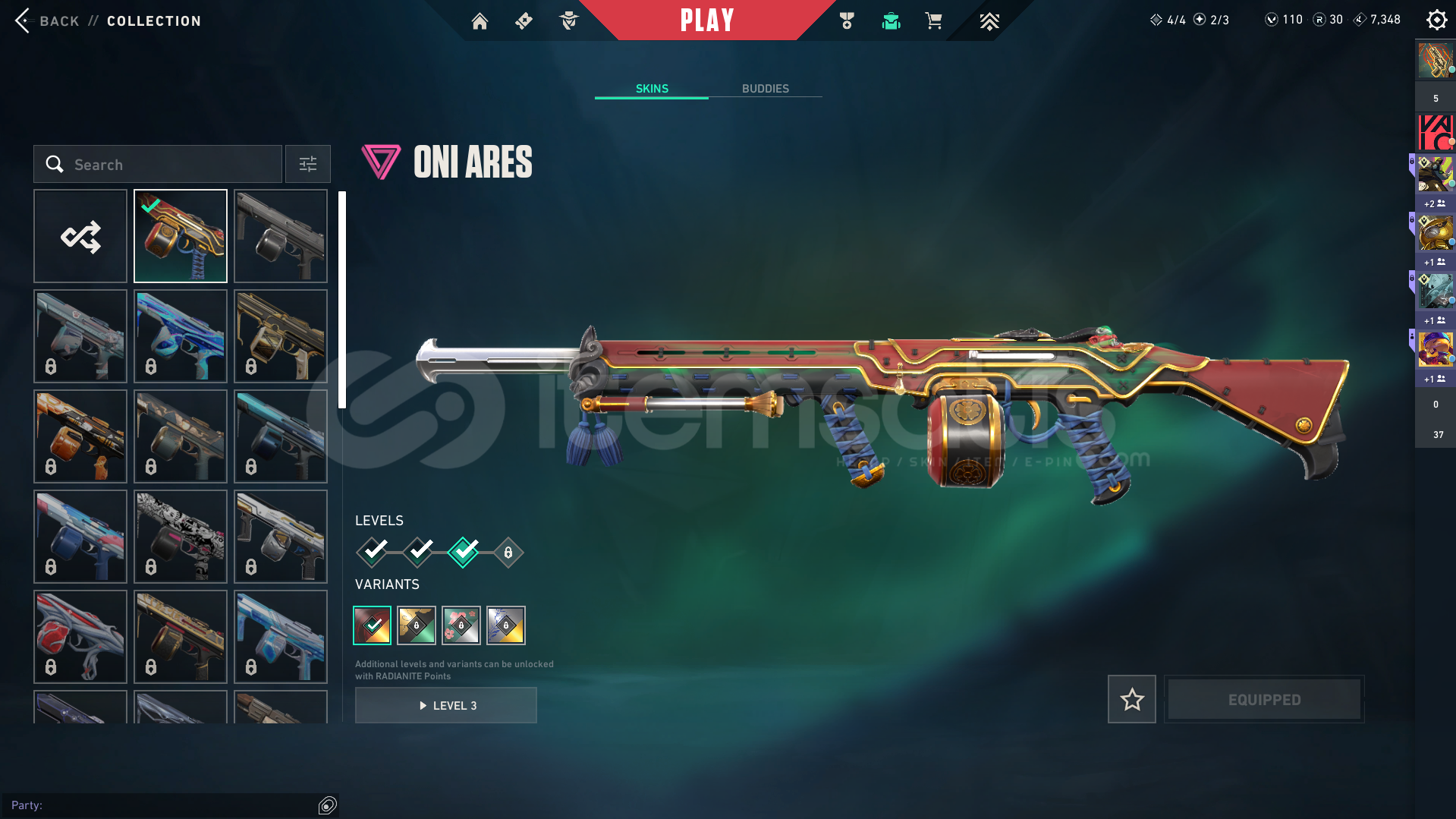Viewport: 1456px width, 819px height.
Task: Choose the pink floral variant swatch
Action: click(x=461, y=625)
